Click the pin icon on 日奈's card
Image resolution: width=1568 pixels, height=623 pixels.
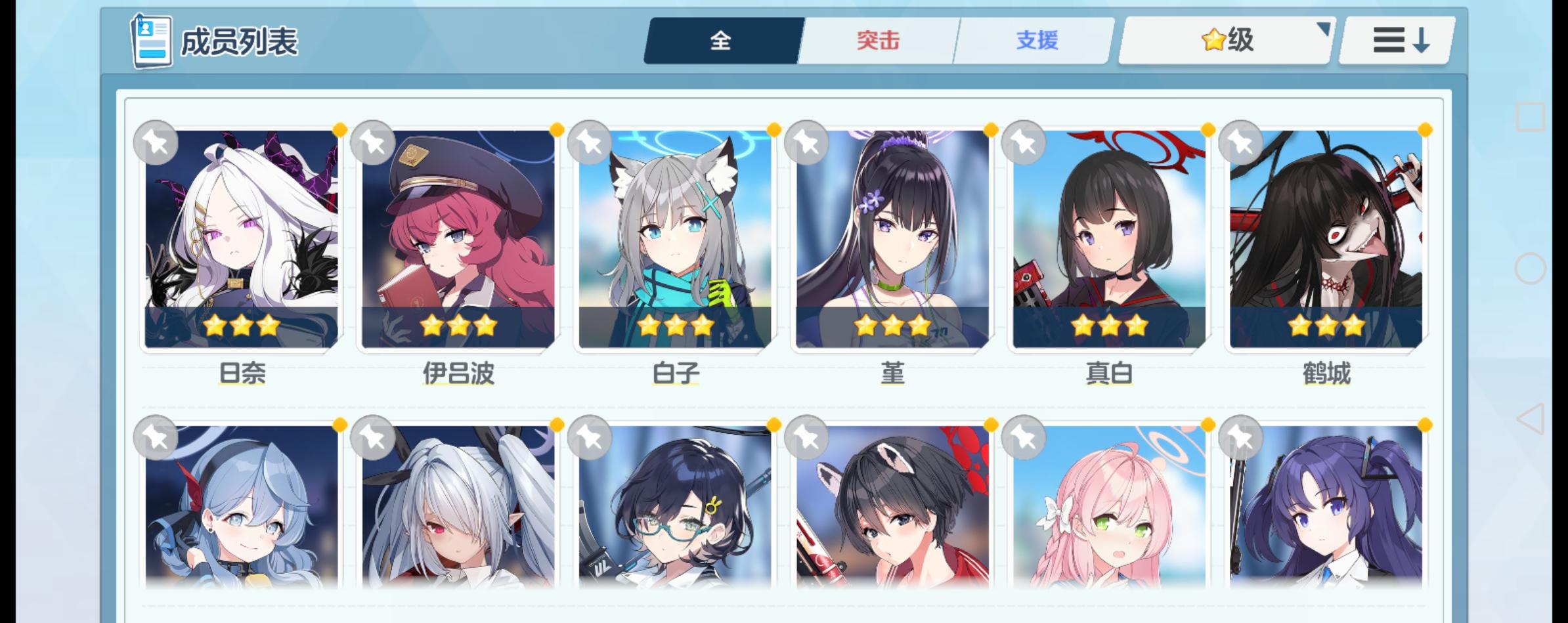click(x=156, y=142)
